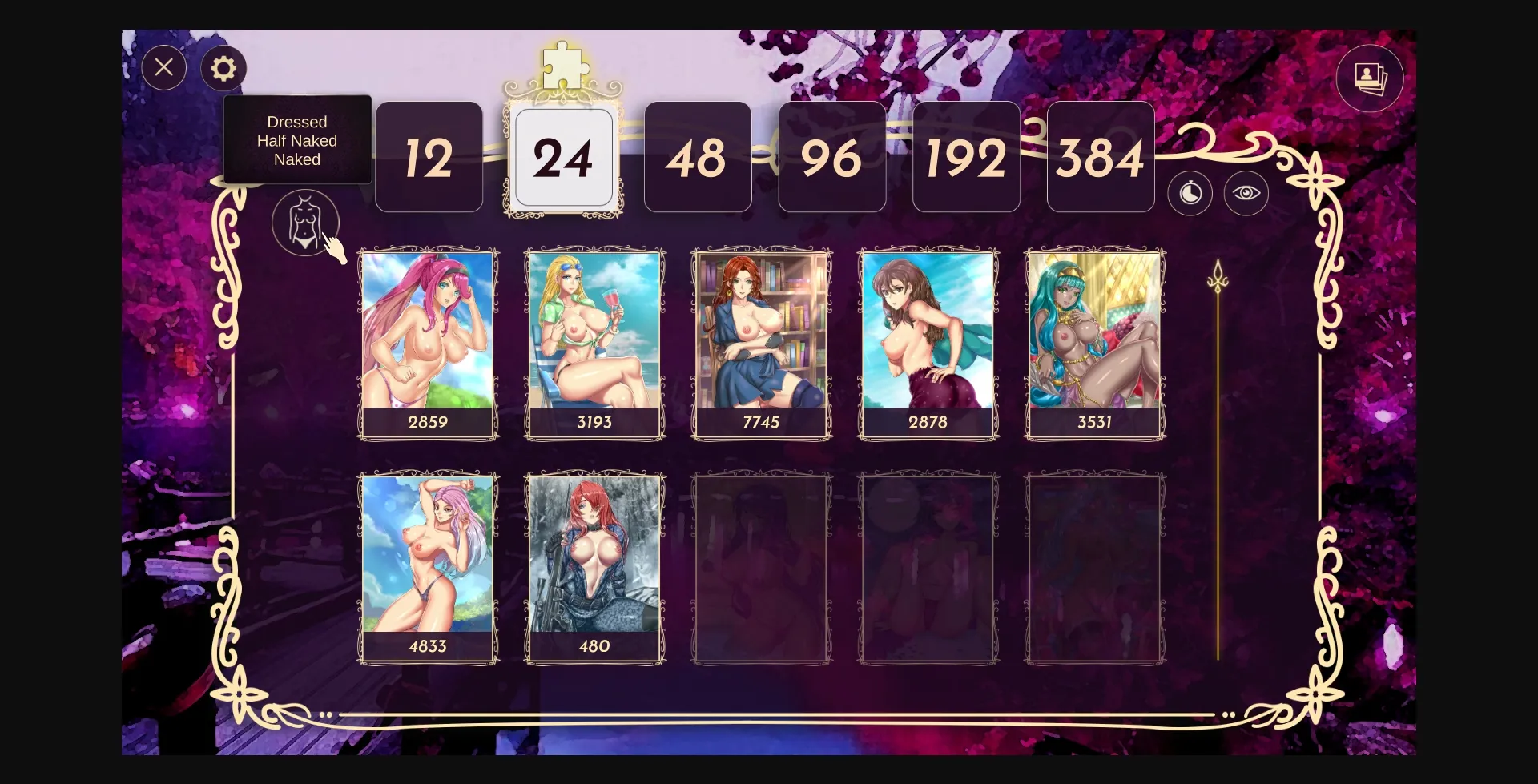Viewport: 1538px width, 784px height.
Task: Open the photo gallery icon in the top right
Action: point(1370,78)
